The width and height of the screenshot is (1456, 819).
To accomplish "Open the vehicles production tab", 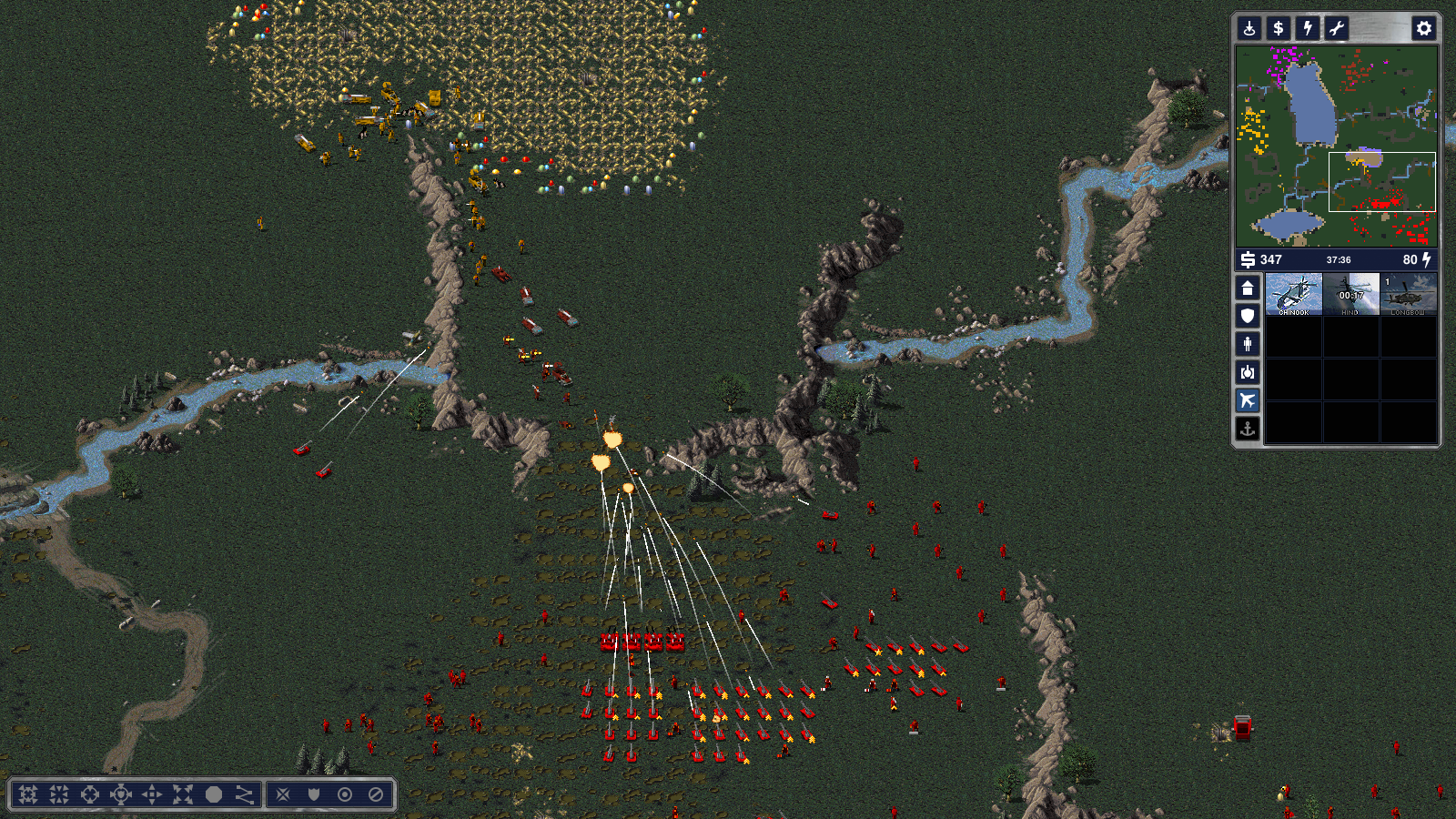I will click(1248, 372).
